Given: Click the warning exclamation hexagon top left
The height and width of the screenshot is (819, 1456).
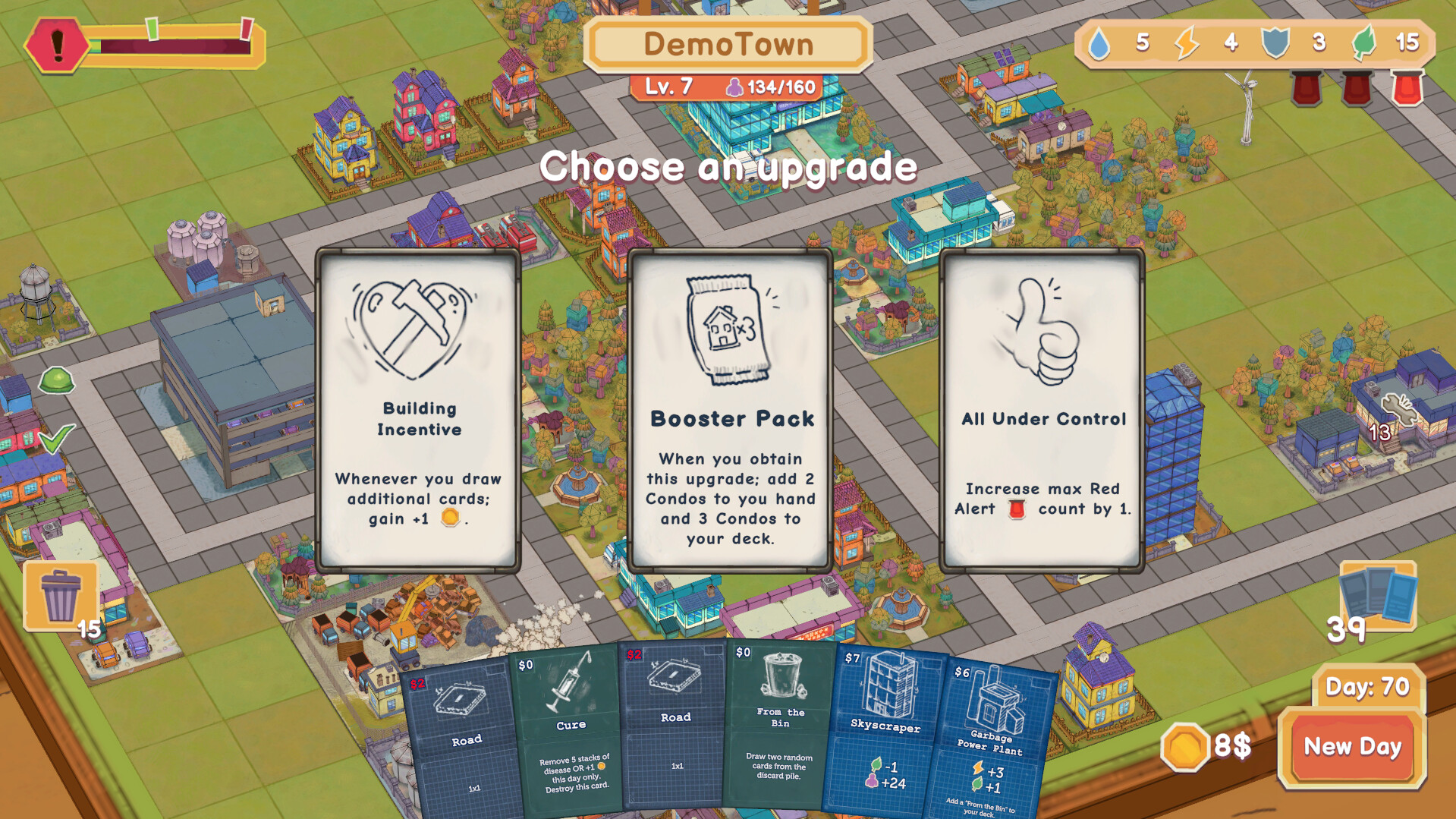Looking at the screenshot, I should (58, 43).
